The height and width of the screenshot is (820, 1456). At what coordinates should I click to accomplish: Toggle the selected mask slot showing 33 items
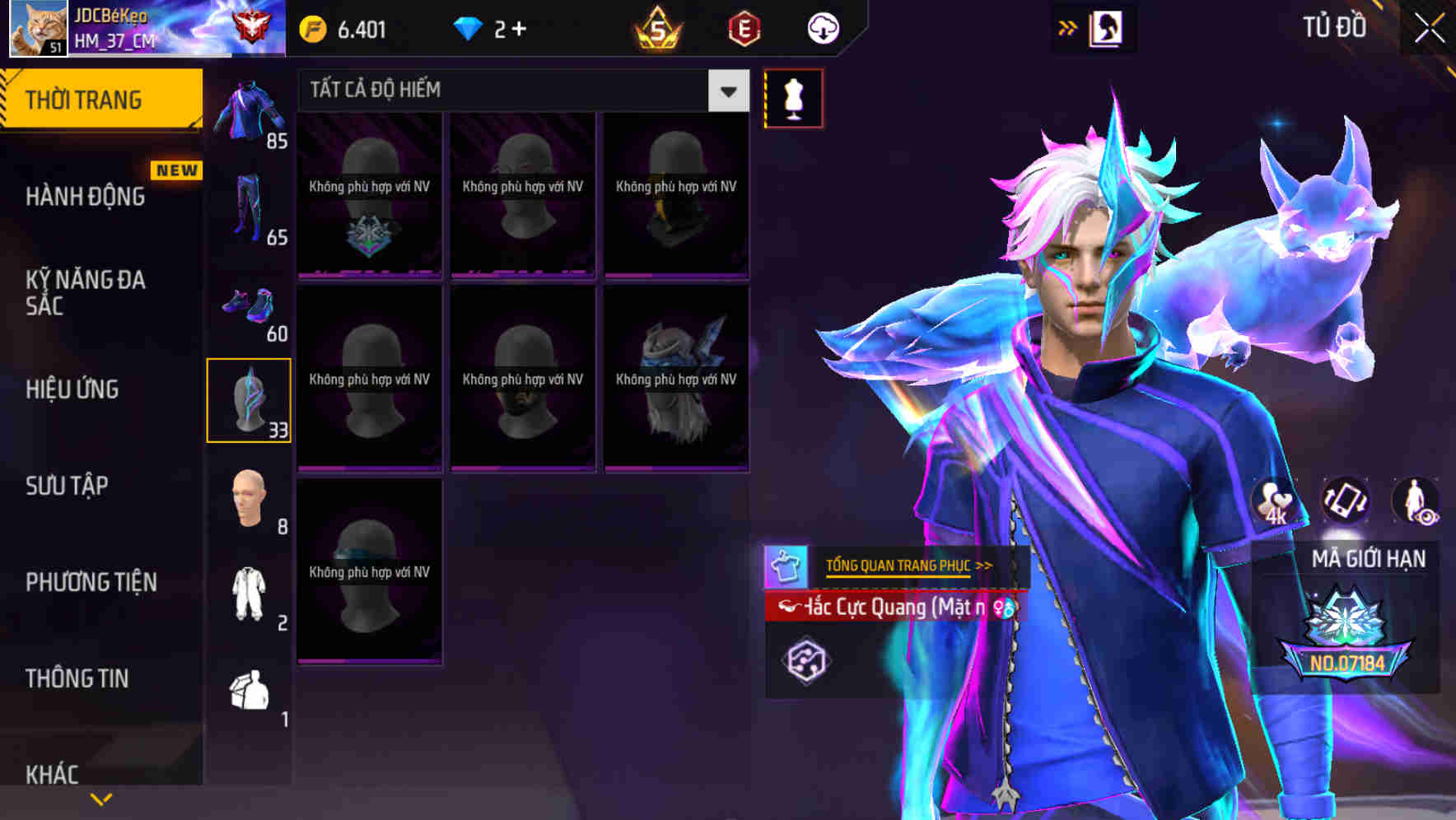tap(250, 399)
